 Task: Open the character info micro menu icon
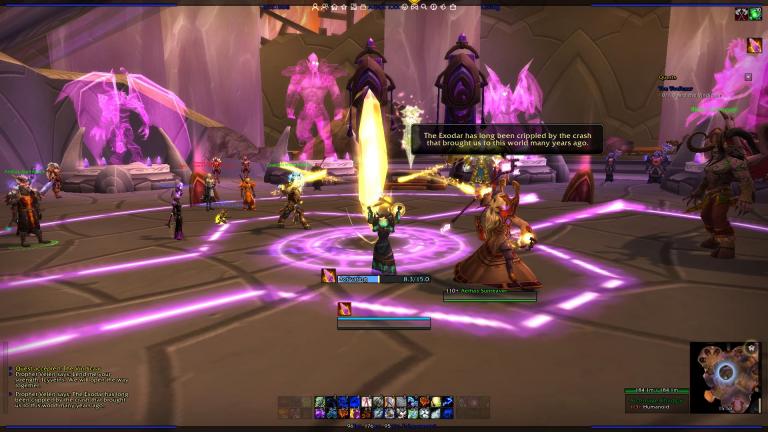(316, 6)
